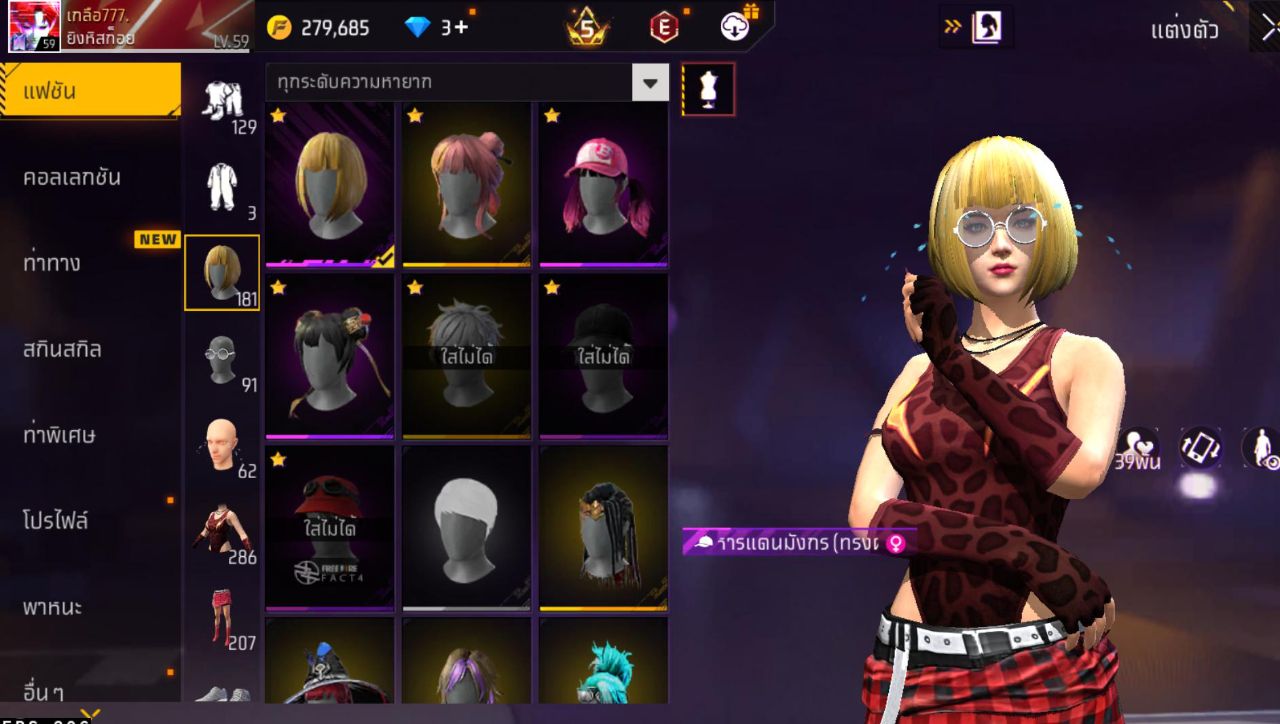The height and width of the screenshot is (724, 1280).
Task: Select the hair category icon showing 181 items
Action: pyautogui.click(x=222, y=272)
